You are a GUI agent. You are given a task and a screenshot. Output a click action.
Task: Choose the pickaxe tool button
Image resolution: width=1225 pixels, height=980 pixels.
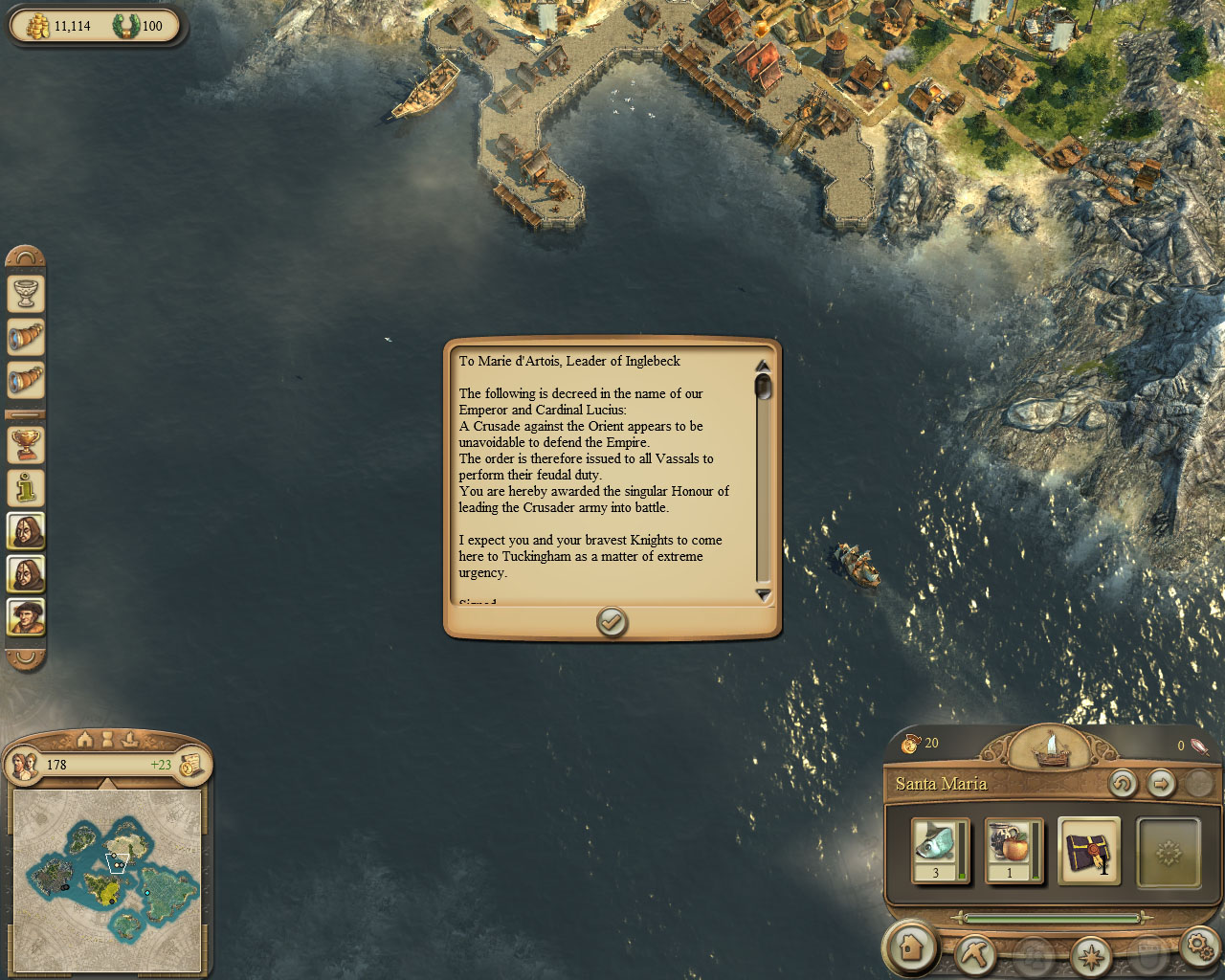(975, 953)
